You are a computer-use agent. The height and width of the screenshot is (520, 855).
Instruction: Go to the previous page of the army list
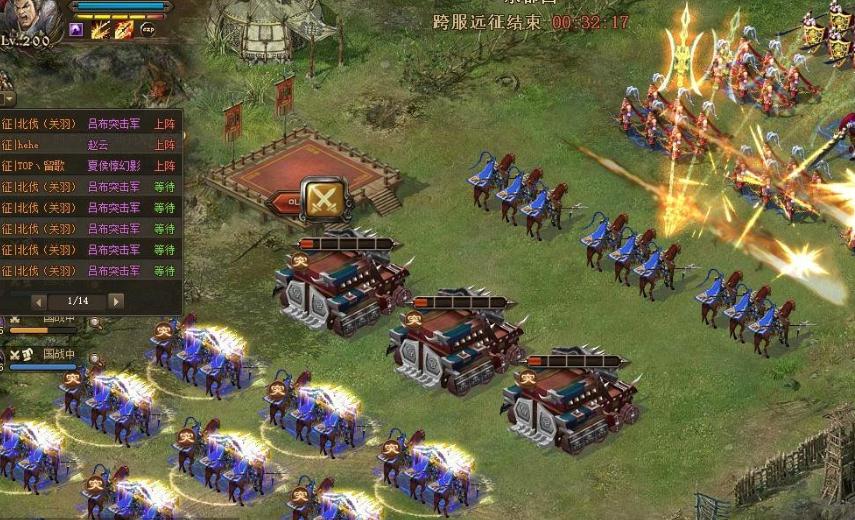coord(39,301)
